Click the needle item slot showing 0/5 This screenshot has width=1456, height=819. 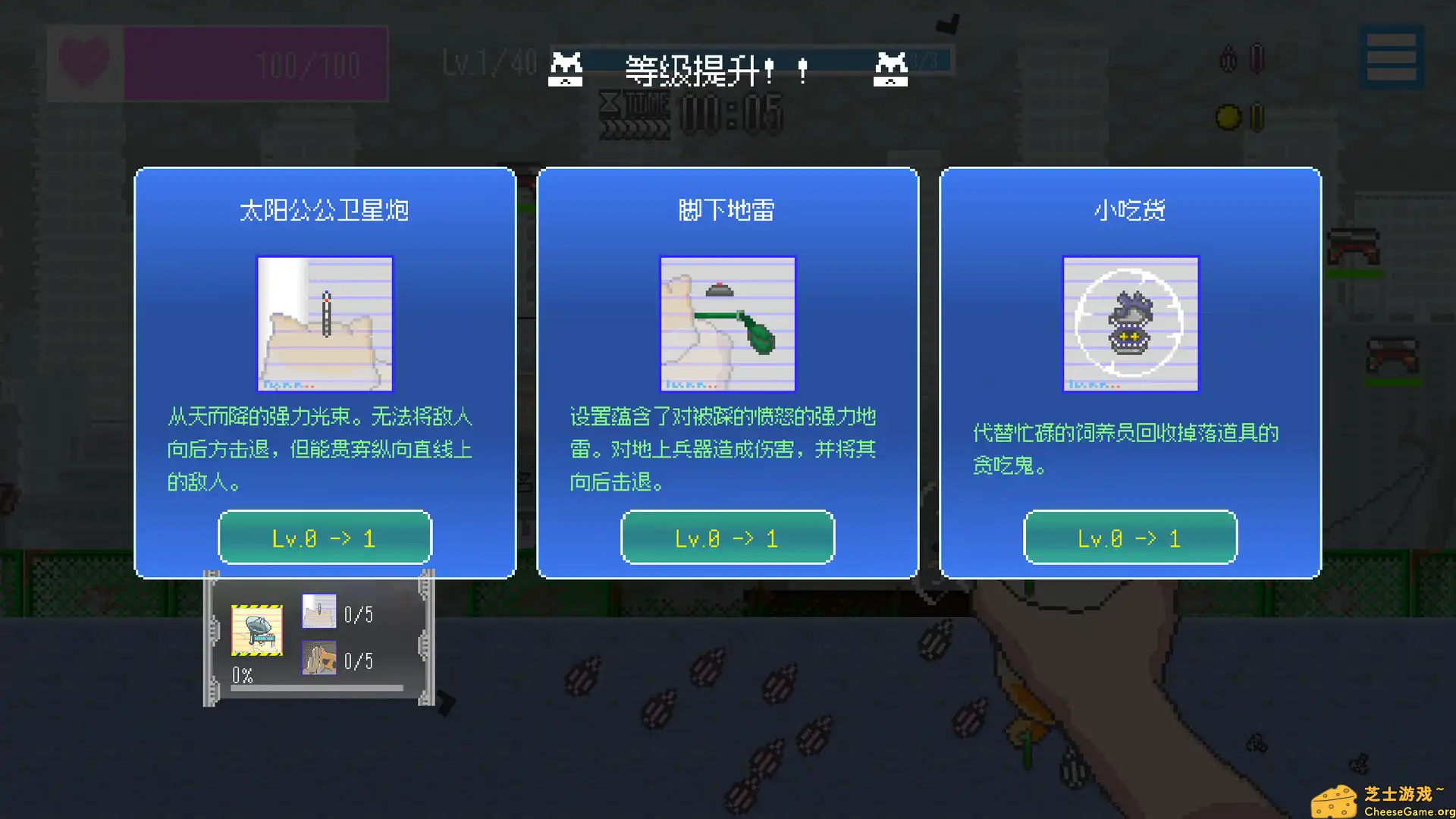319,611
